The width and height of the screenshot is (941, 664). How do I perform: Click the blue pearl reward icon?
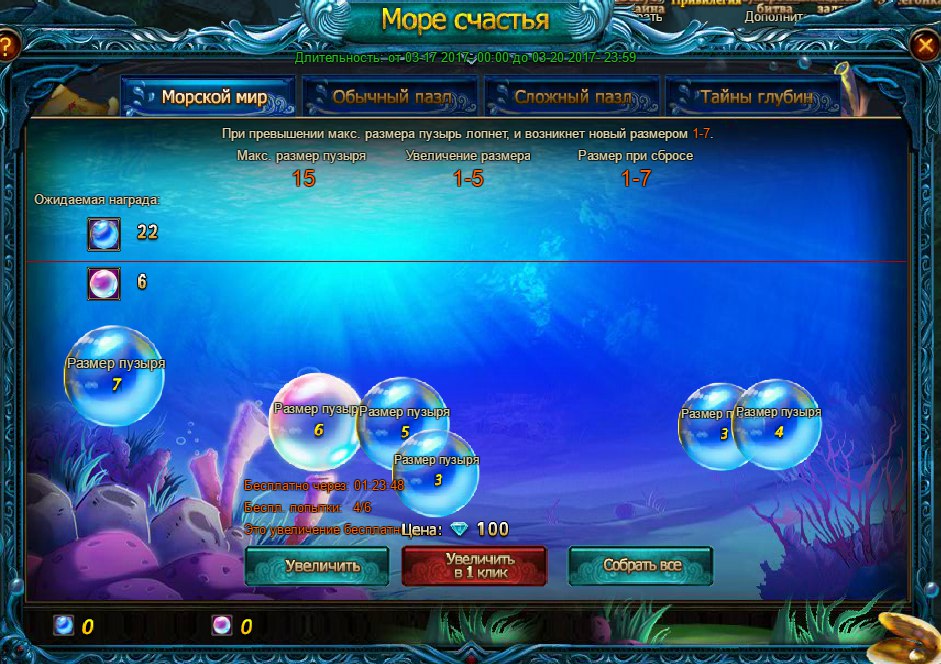point(104,234)
